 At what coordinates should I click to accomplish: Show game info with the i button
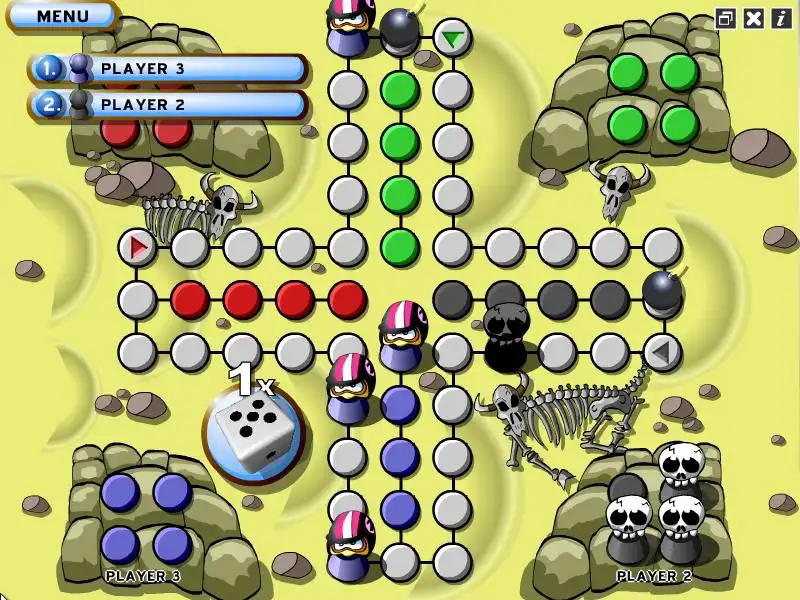[x=780, y=18]
